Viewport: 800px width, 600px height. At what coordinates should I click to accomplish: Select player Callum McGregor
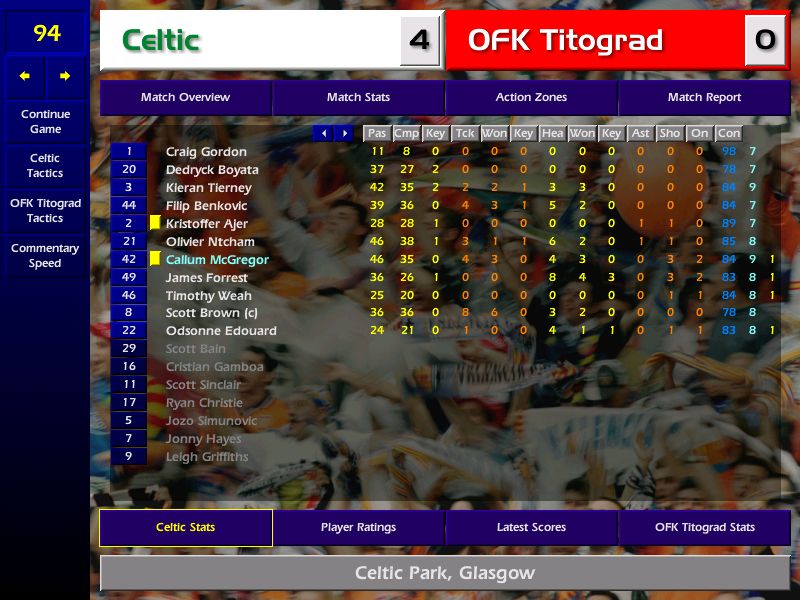tap(217, 260)
